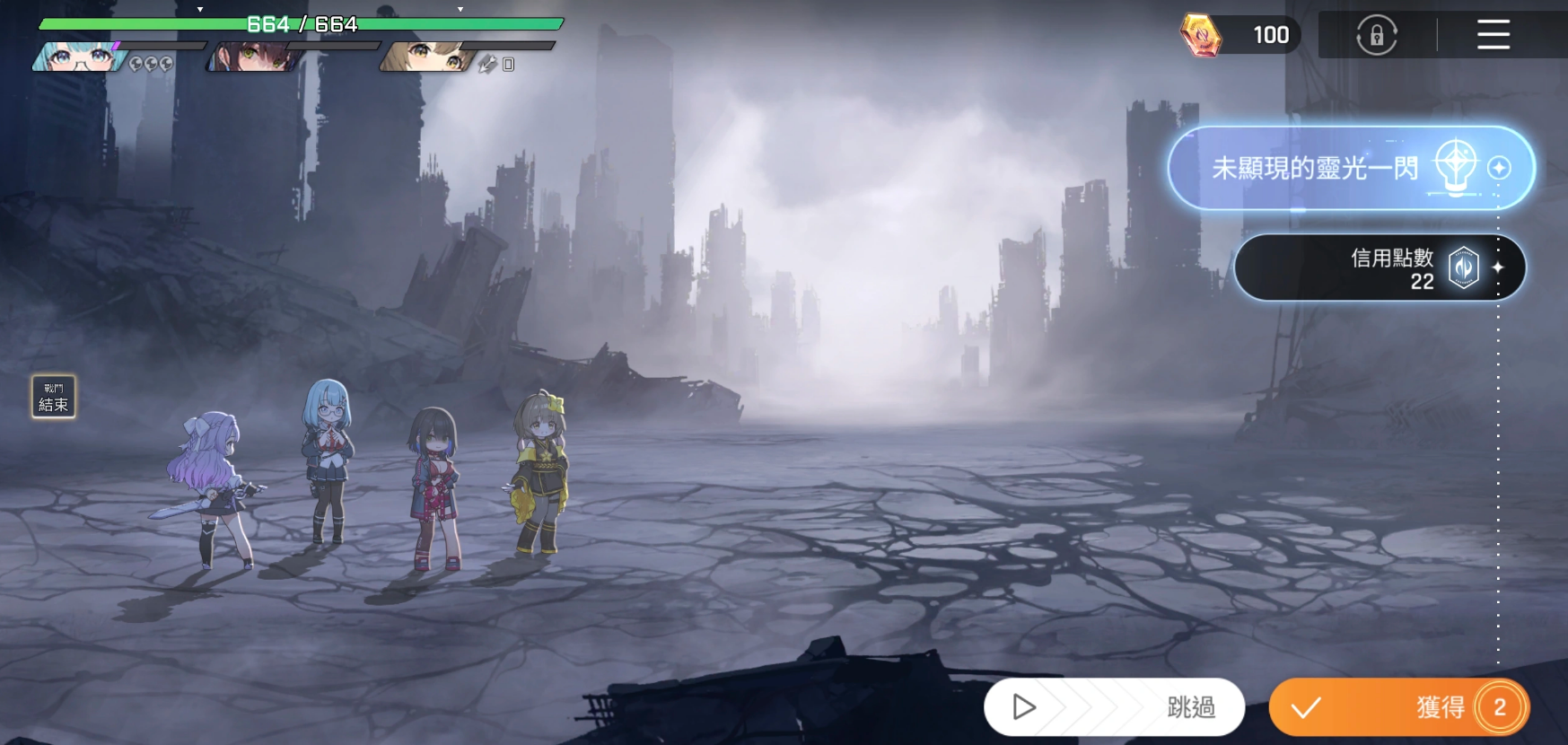Select the brown-haired character portrait

coord(428,57)
